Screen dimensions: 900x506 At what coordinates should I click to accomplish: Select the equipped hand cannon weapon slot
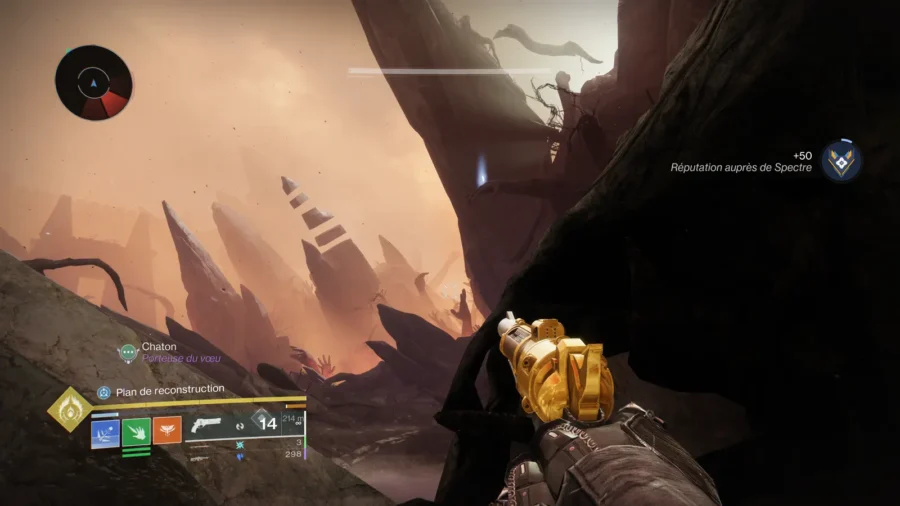(206, 424)
